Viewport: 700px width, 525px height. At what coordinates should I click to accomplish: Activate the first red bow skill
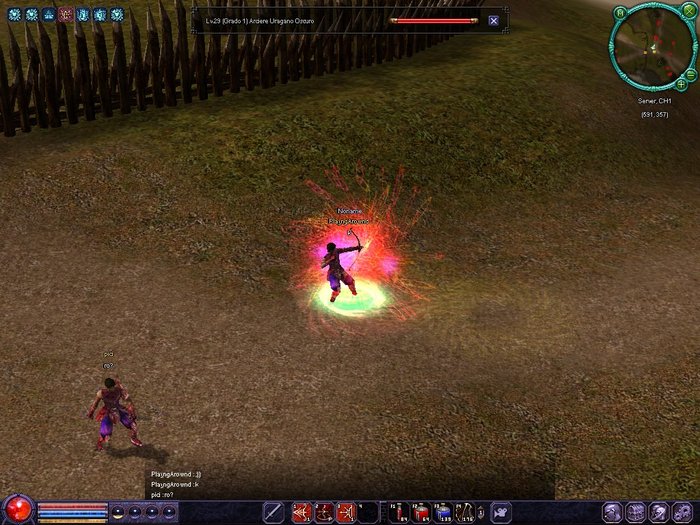click(301, 512)
